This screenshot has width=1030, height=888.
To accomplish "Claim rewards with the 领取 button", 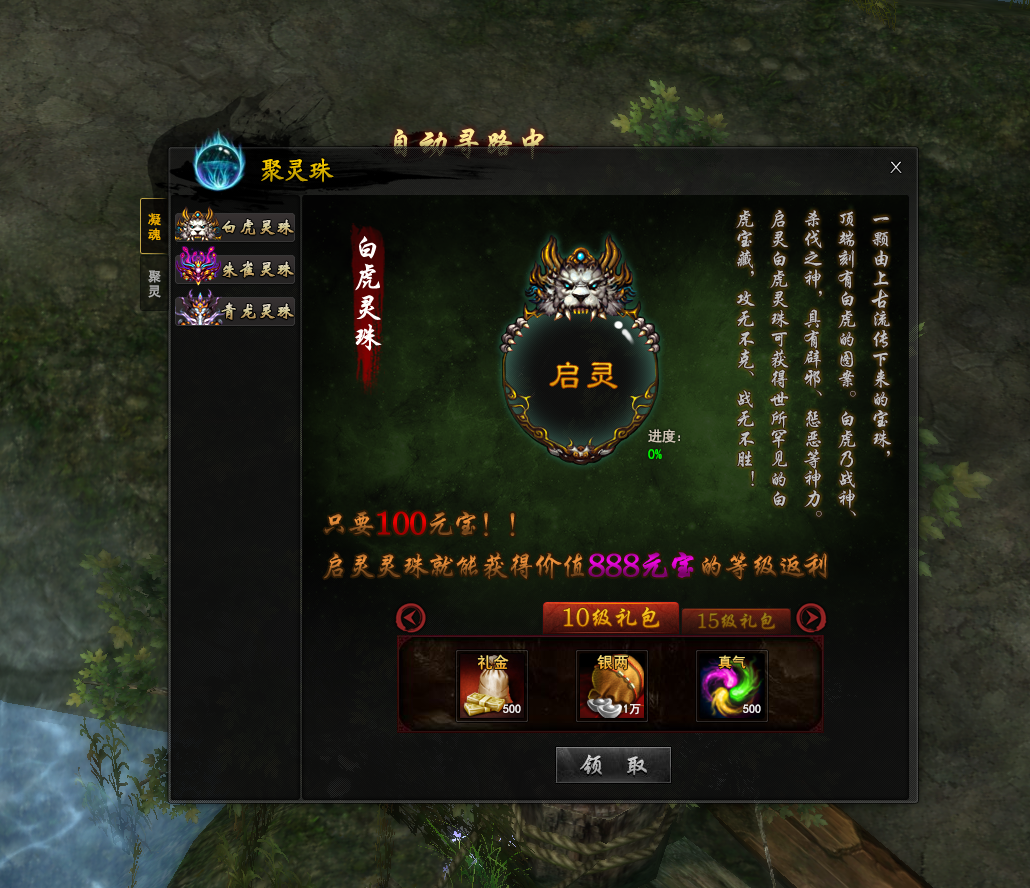I will click(613, 765).
